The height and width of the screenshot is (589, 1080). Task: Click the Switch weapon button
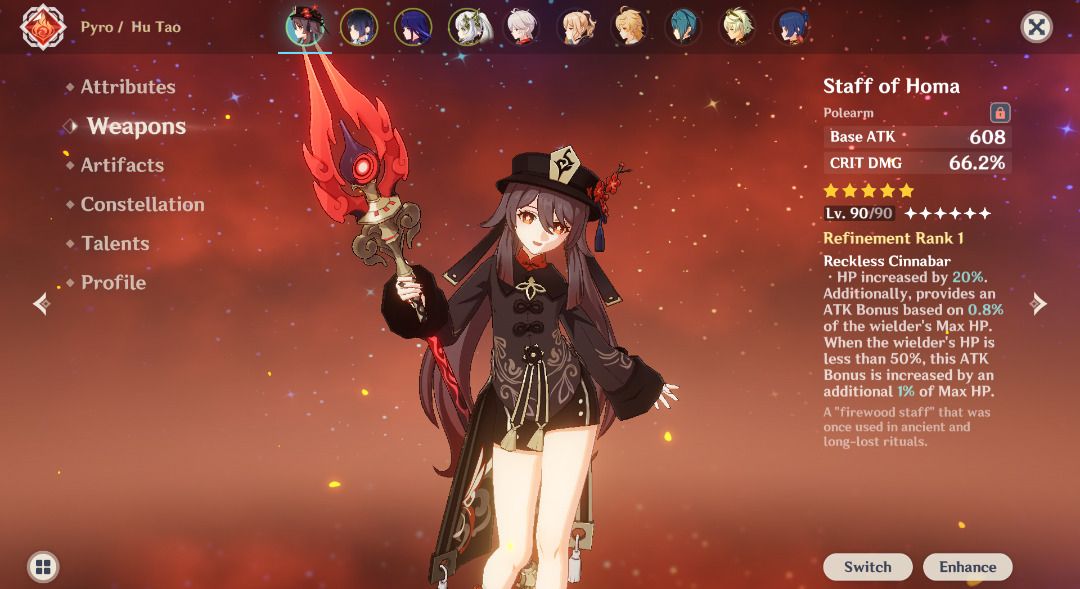[867, 567]
